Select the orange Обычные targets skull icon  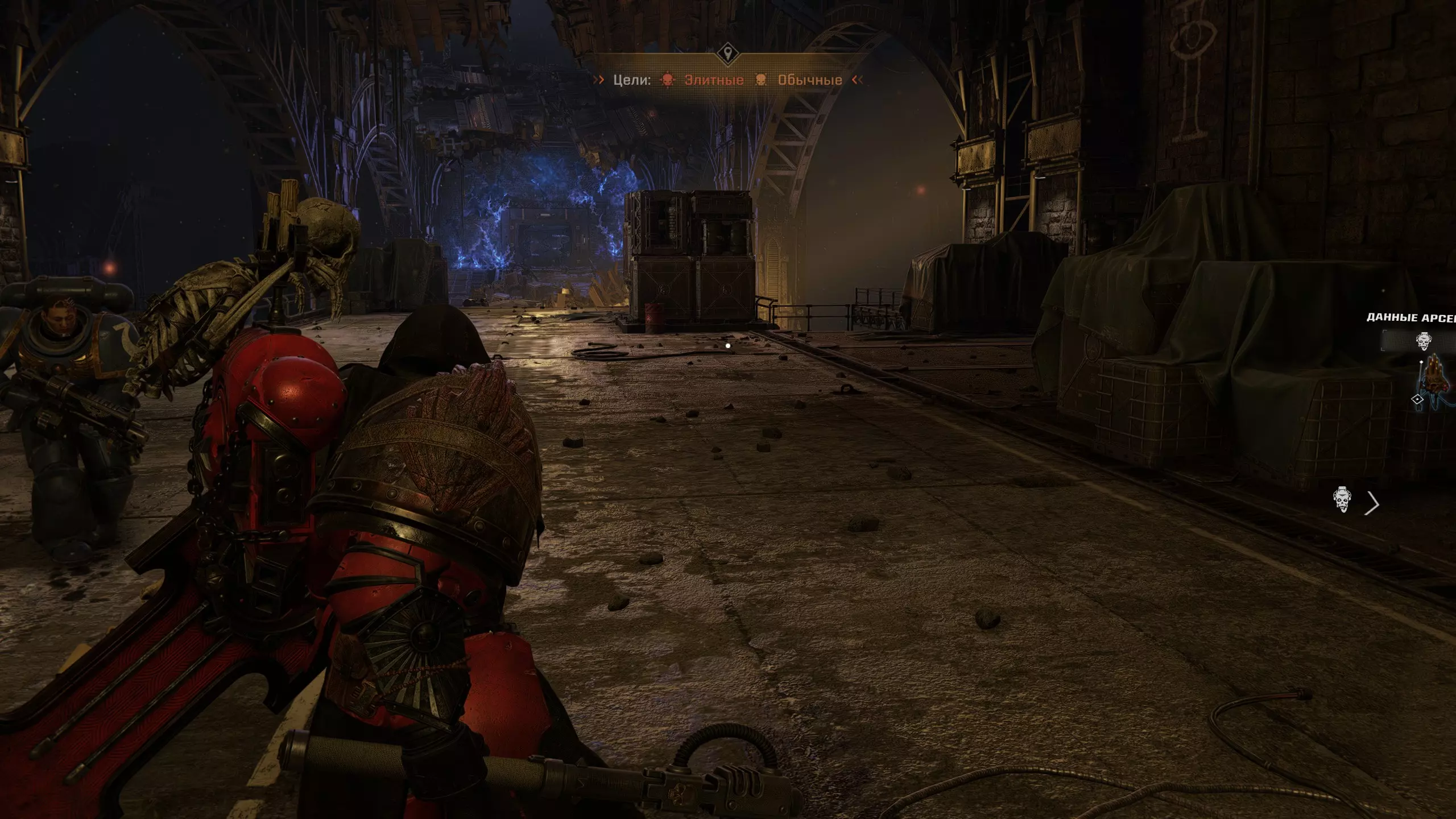click(761, 80)
